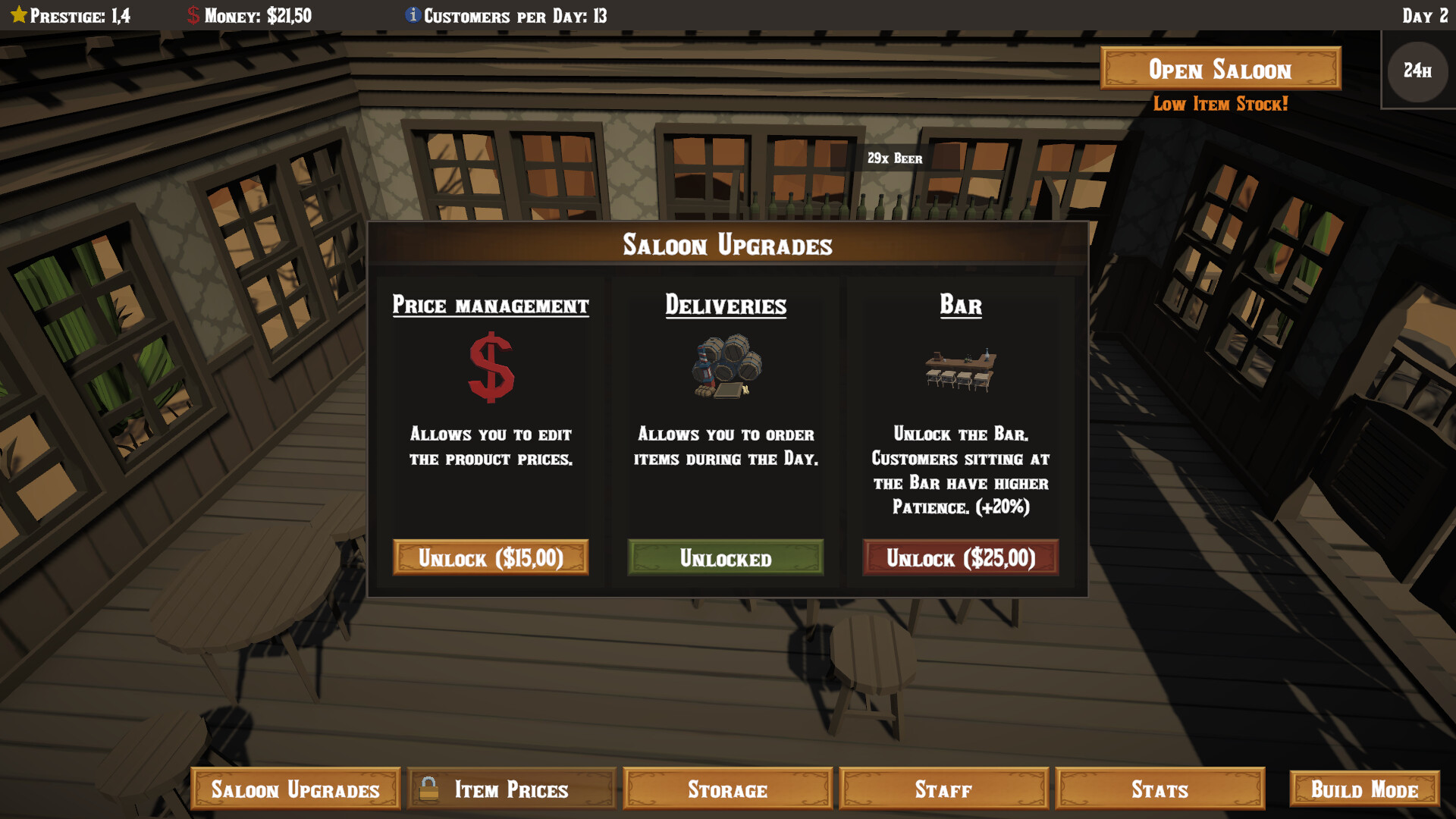The width and height of the screenshot is (1456, 819).
Task: Click the green Unlocked button under Deliveries
Action: click(x=725, y=557)
